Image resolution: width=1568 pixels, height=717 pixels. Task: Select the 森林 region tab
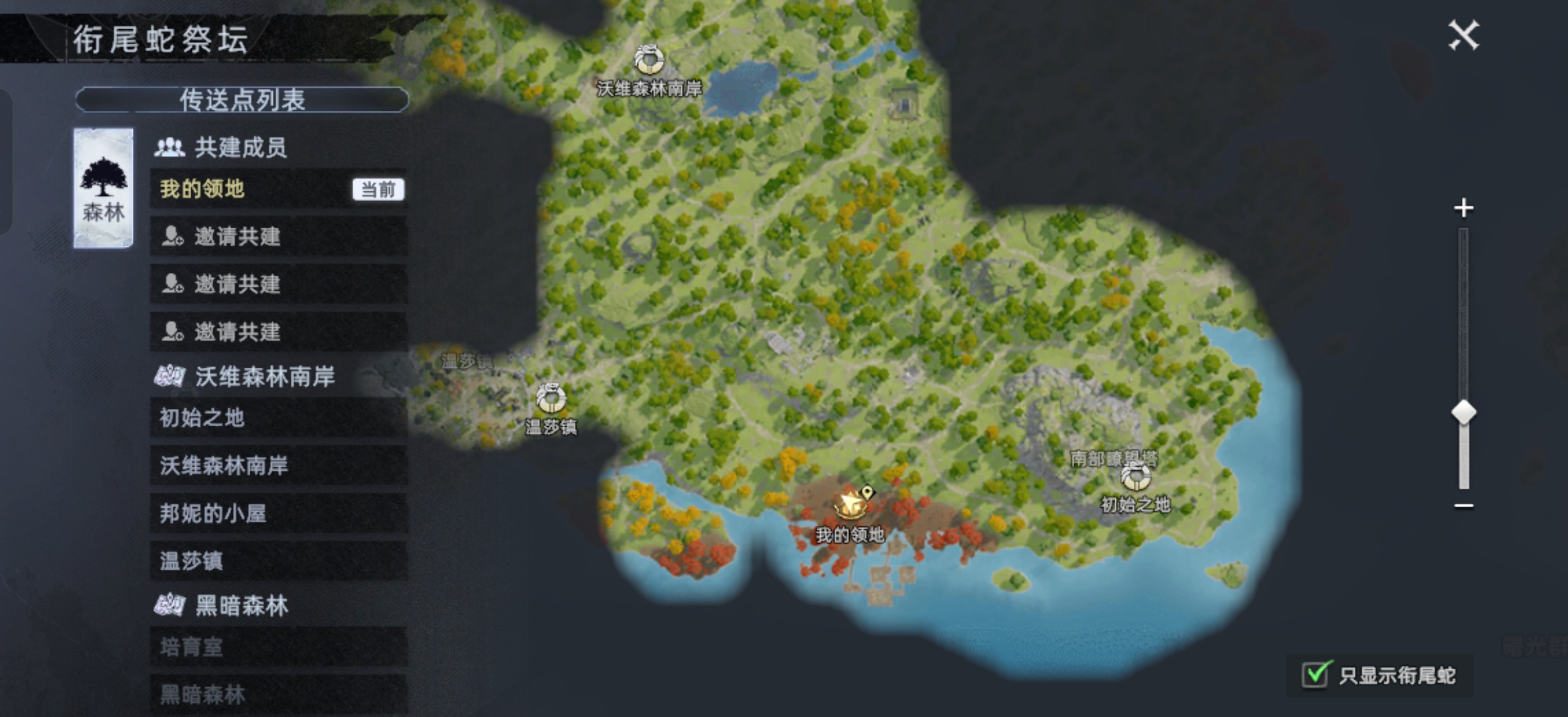coord(104,189)
